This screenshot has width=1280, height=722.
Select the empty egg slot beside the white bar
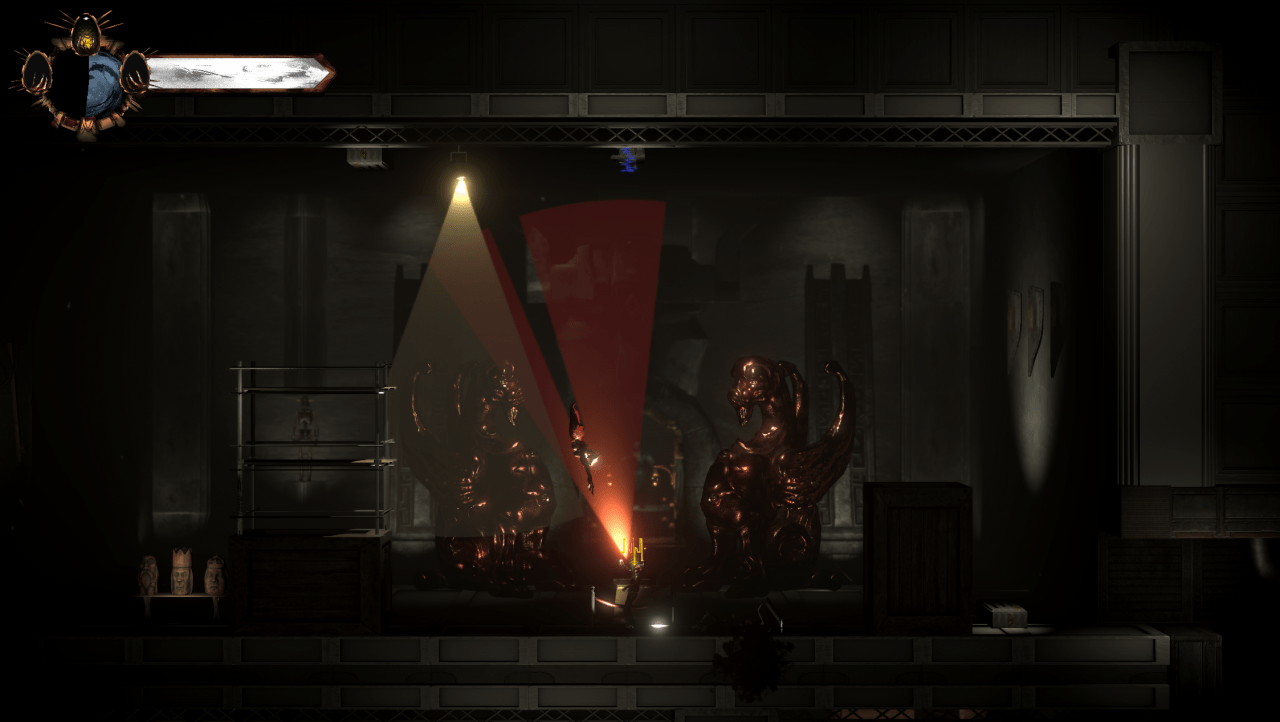tap(134, 72)
